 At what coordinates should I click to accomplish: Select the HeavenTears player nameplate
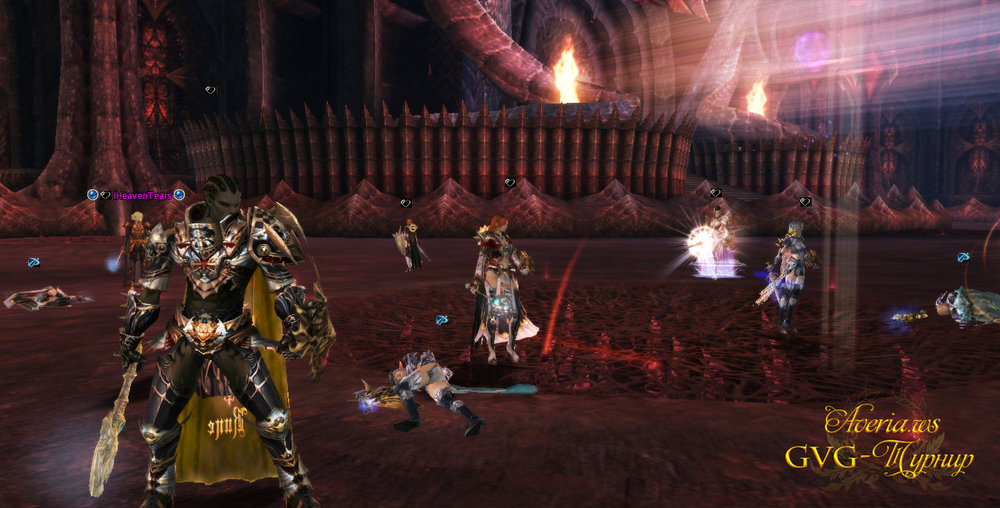point(143,195)
